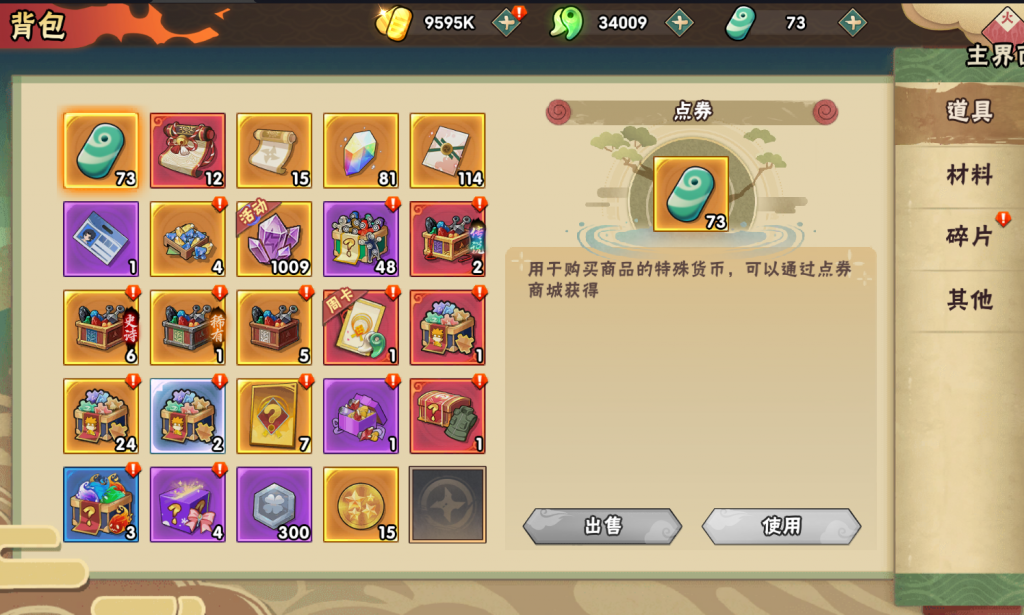Image resolution: width=1024 pixels, height=615 pixels.
Task: Add more gold ingots with the plus button
Action: point(507,22)
